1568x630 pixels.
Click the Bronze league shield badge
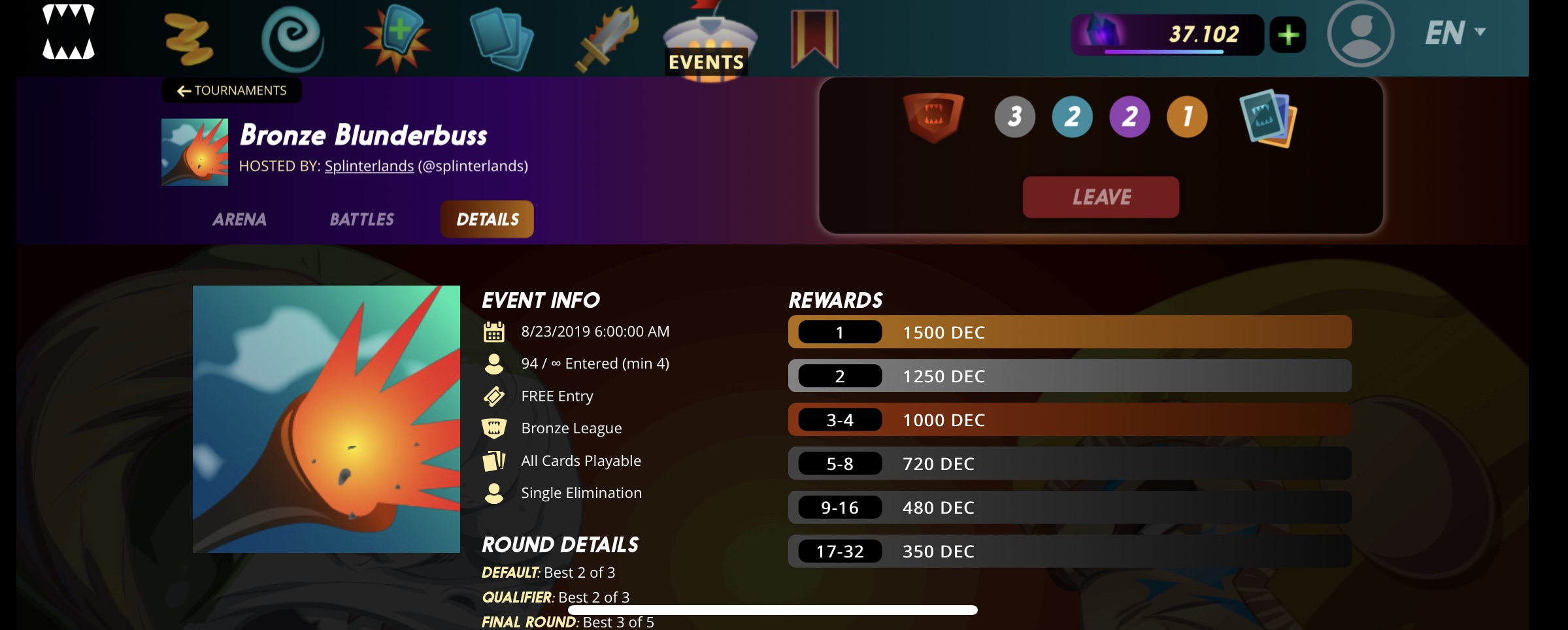tap(933, 116)
